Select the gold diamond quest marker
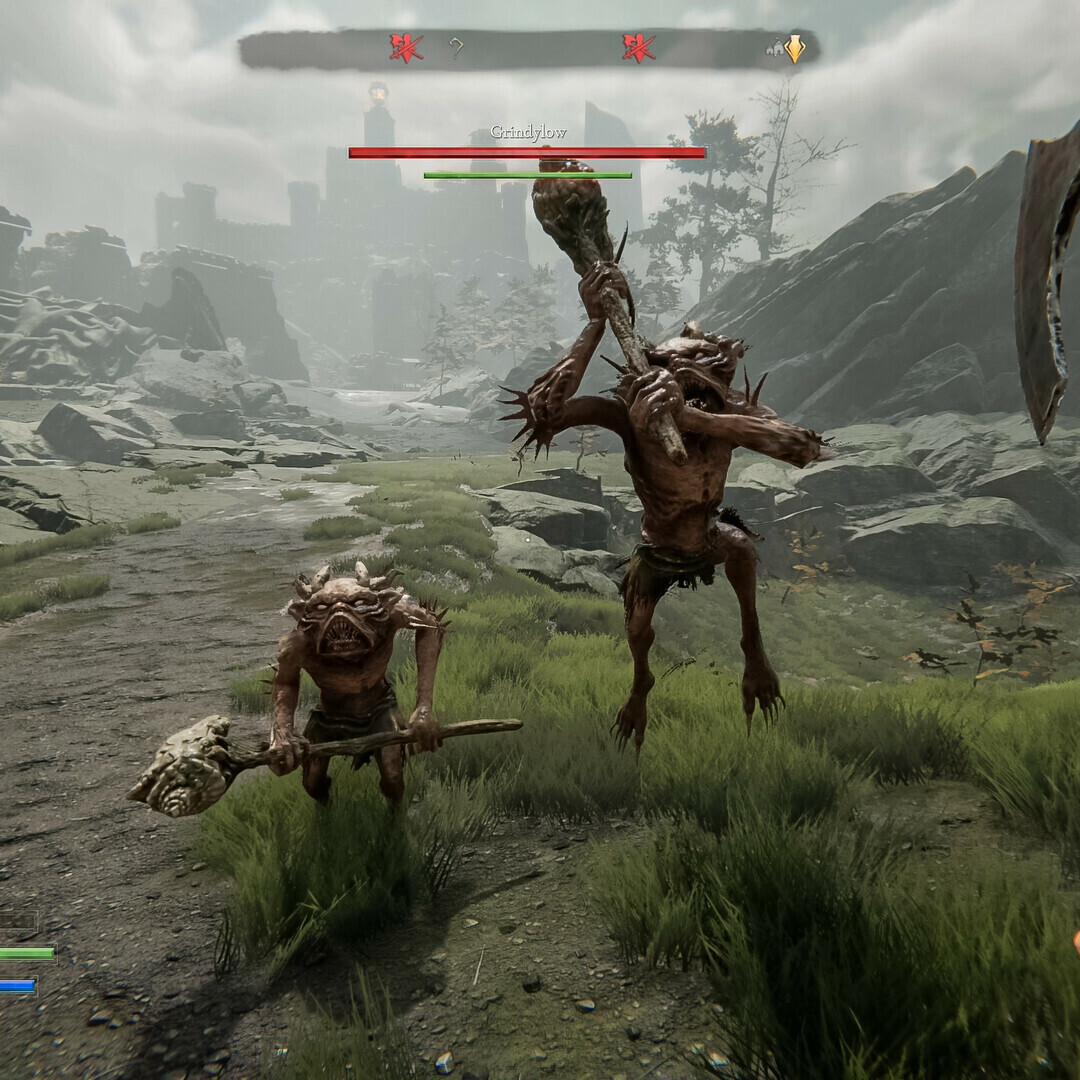The height and width of the screenshot is (1080, 1080). click(795, 49)
